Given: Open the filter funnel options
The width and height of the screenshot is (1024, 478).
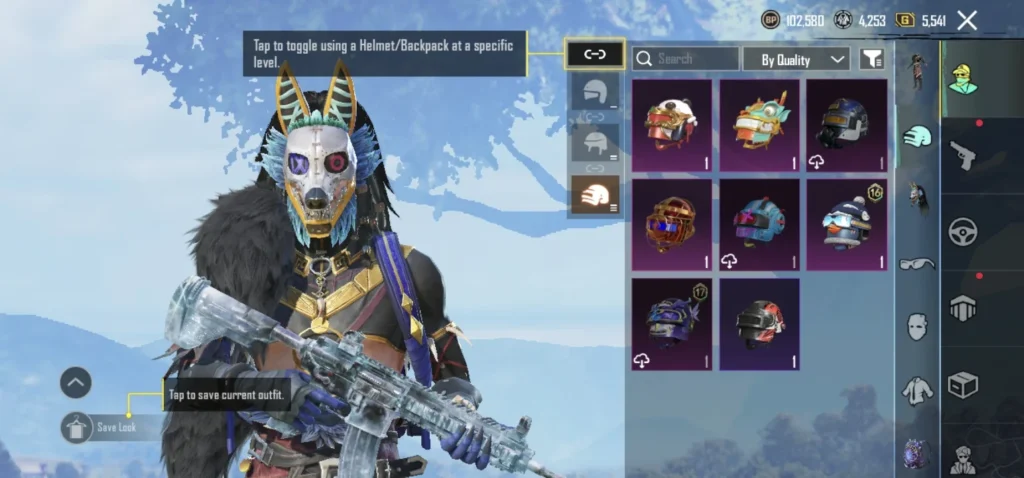Looking at the screenshot, I should click(872, 59).
